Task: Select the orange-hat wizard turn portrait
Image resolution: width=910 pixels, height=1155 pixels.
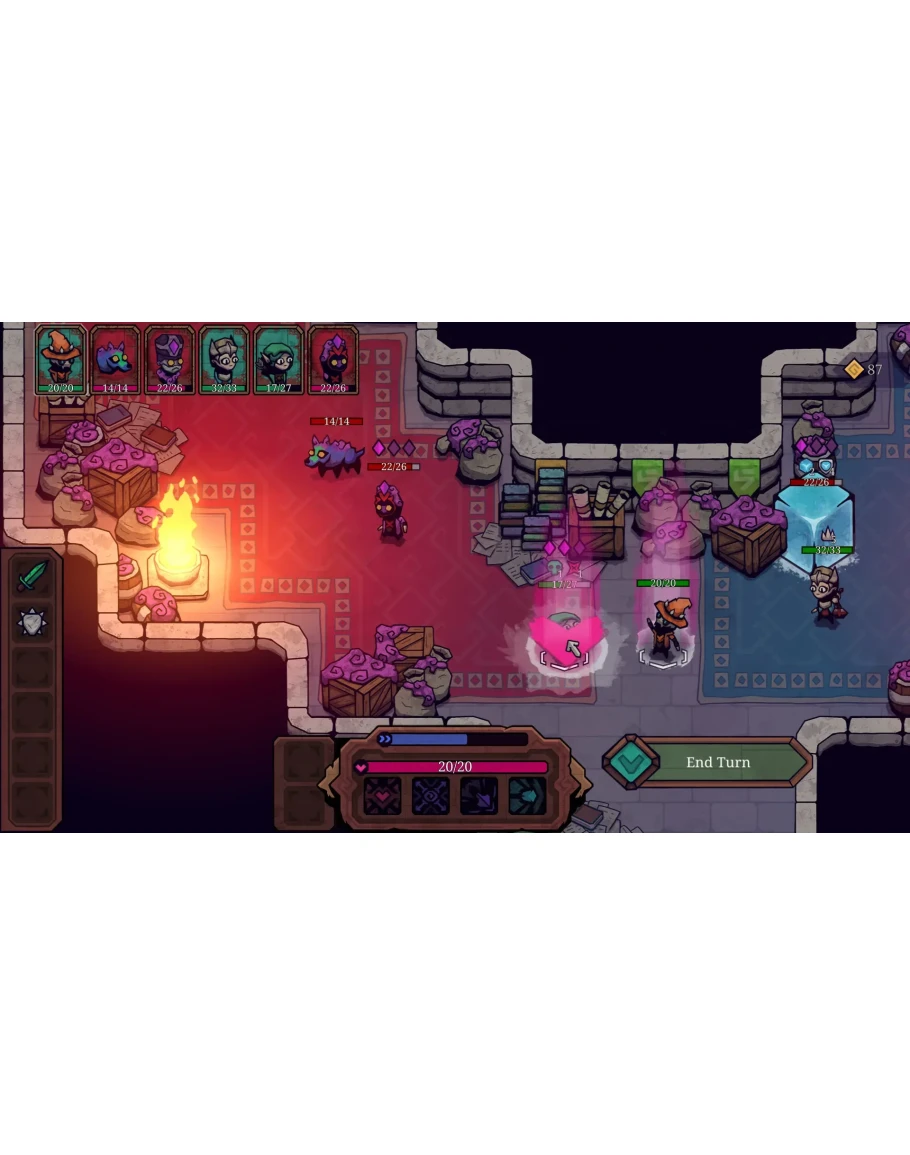Action: coord(61,360)
